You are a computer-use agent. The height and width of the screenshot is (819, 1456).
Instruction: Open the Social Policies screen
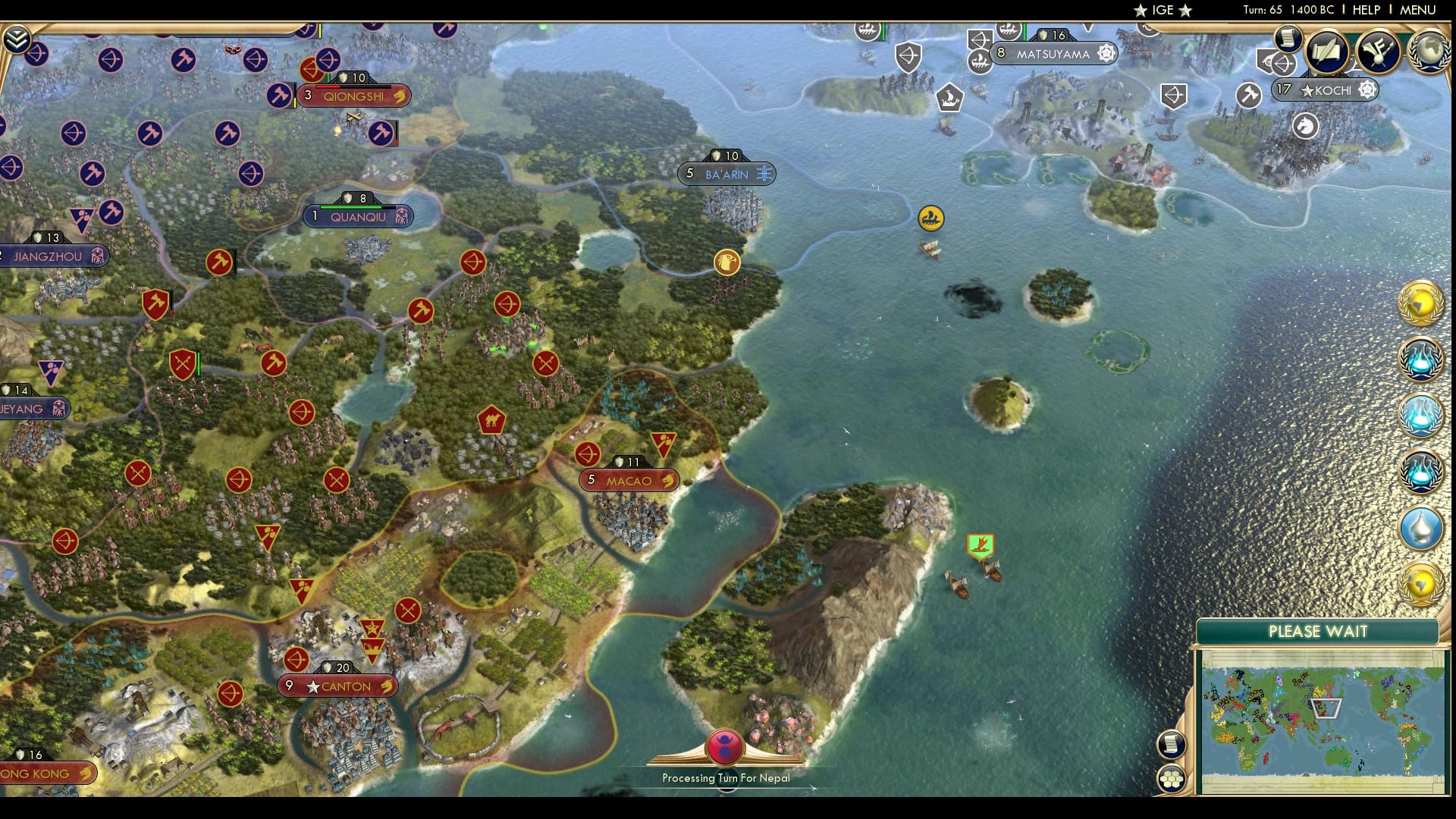pyautogui.click(x=1326, y=52)
